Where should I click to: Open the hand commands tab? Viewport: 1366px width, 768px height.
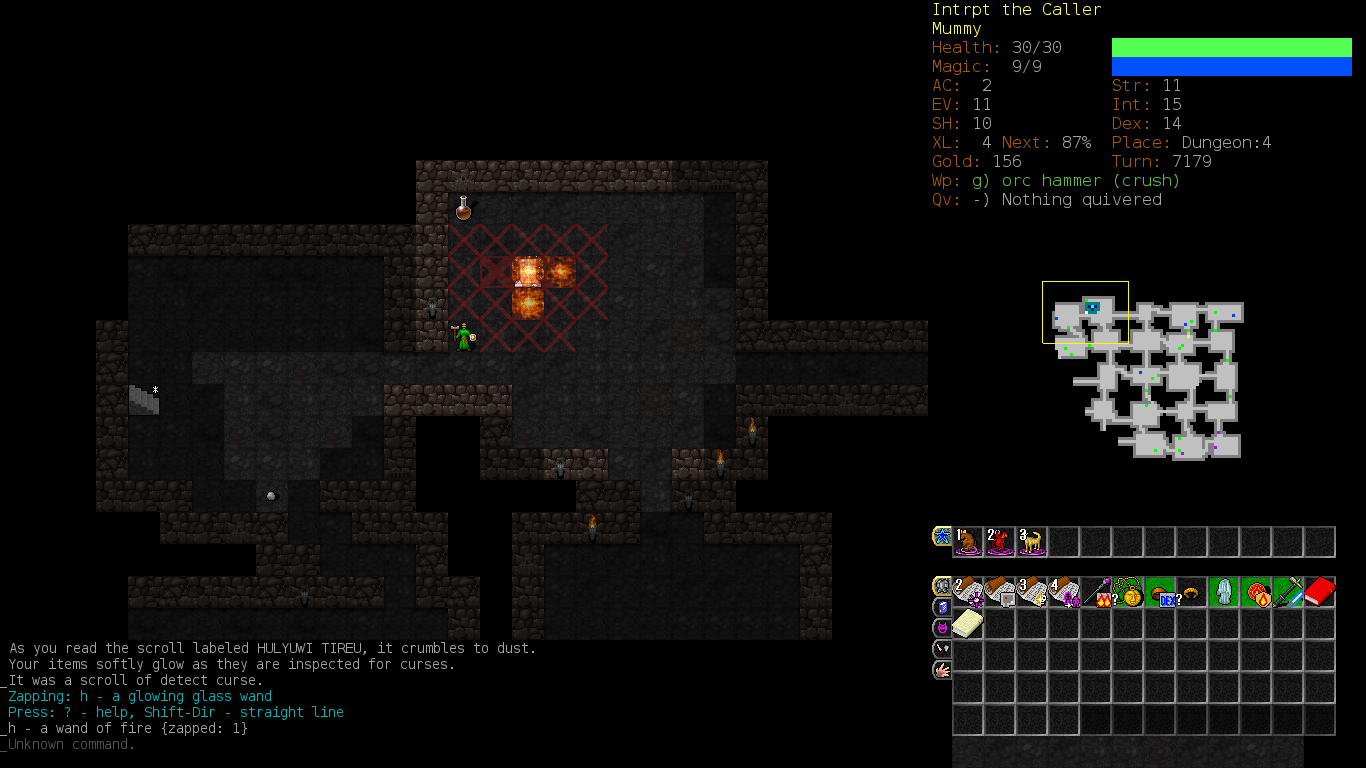(942, 670)
